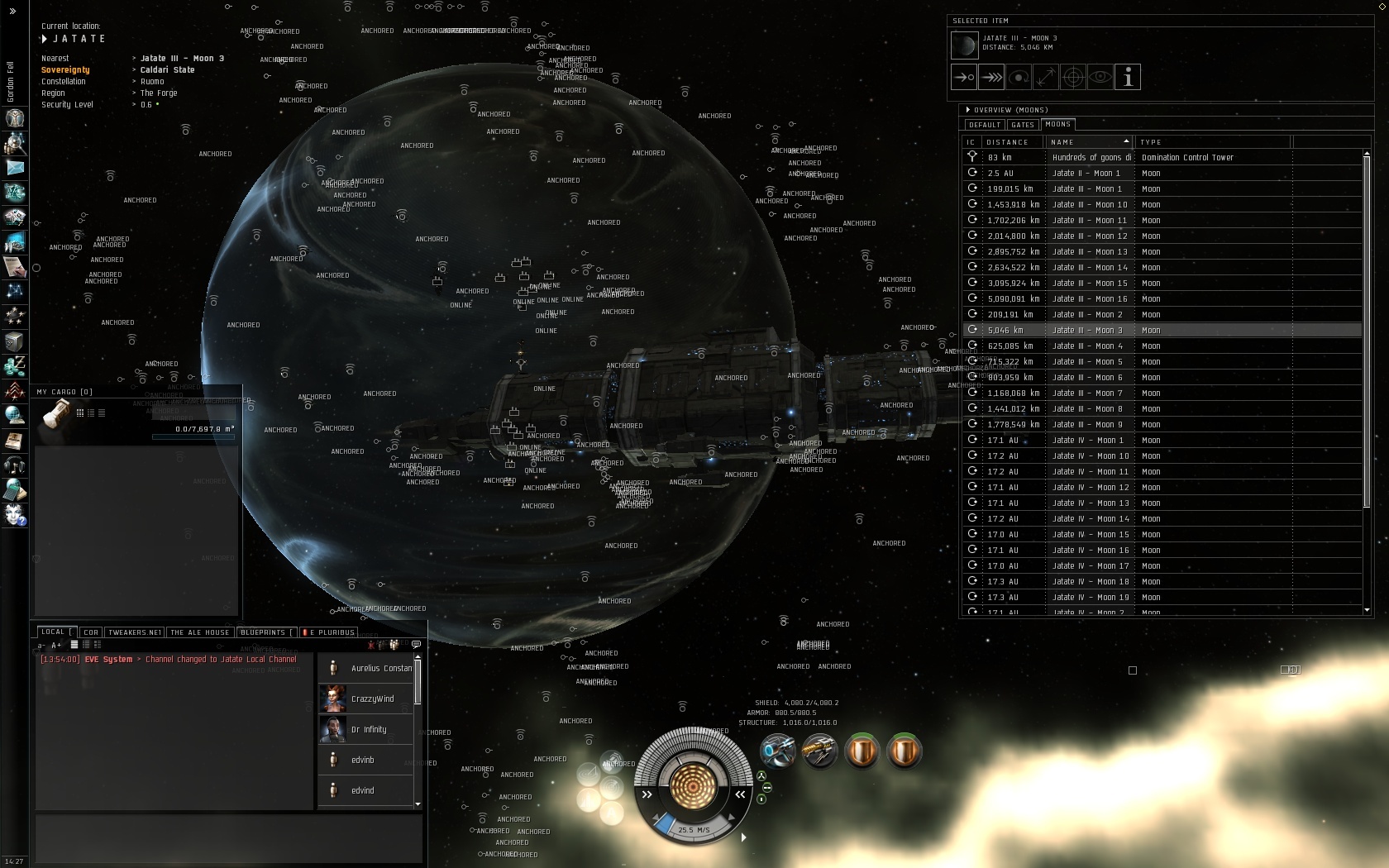Open The Ale House chat tab
This screenshot has width=1389, height=868.
point(200,632)
